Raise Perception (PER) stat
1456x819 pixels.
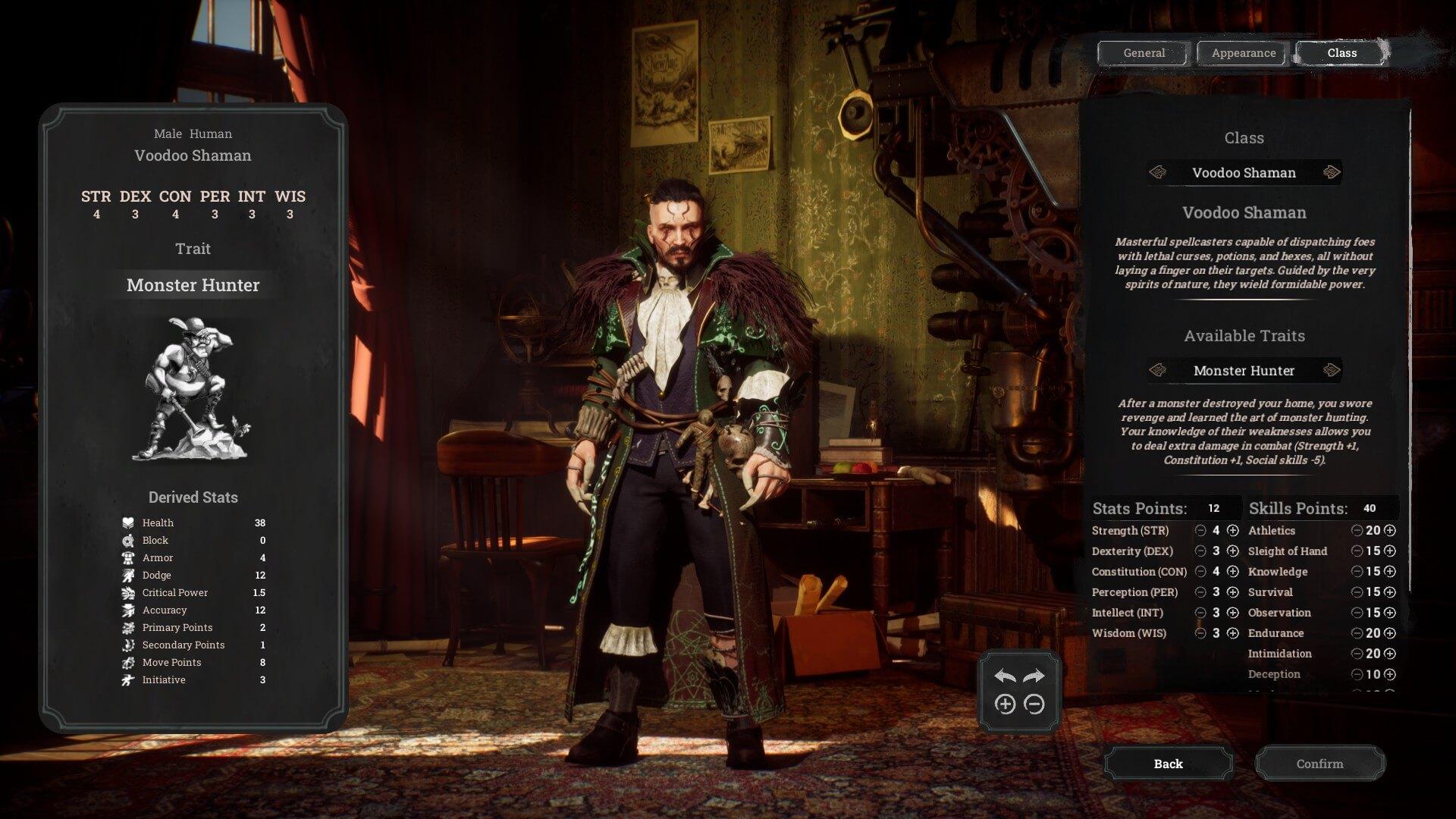[x=1233, y=592]
